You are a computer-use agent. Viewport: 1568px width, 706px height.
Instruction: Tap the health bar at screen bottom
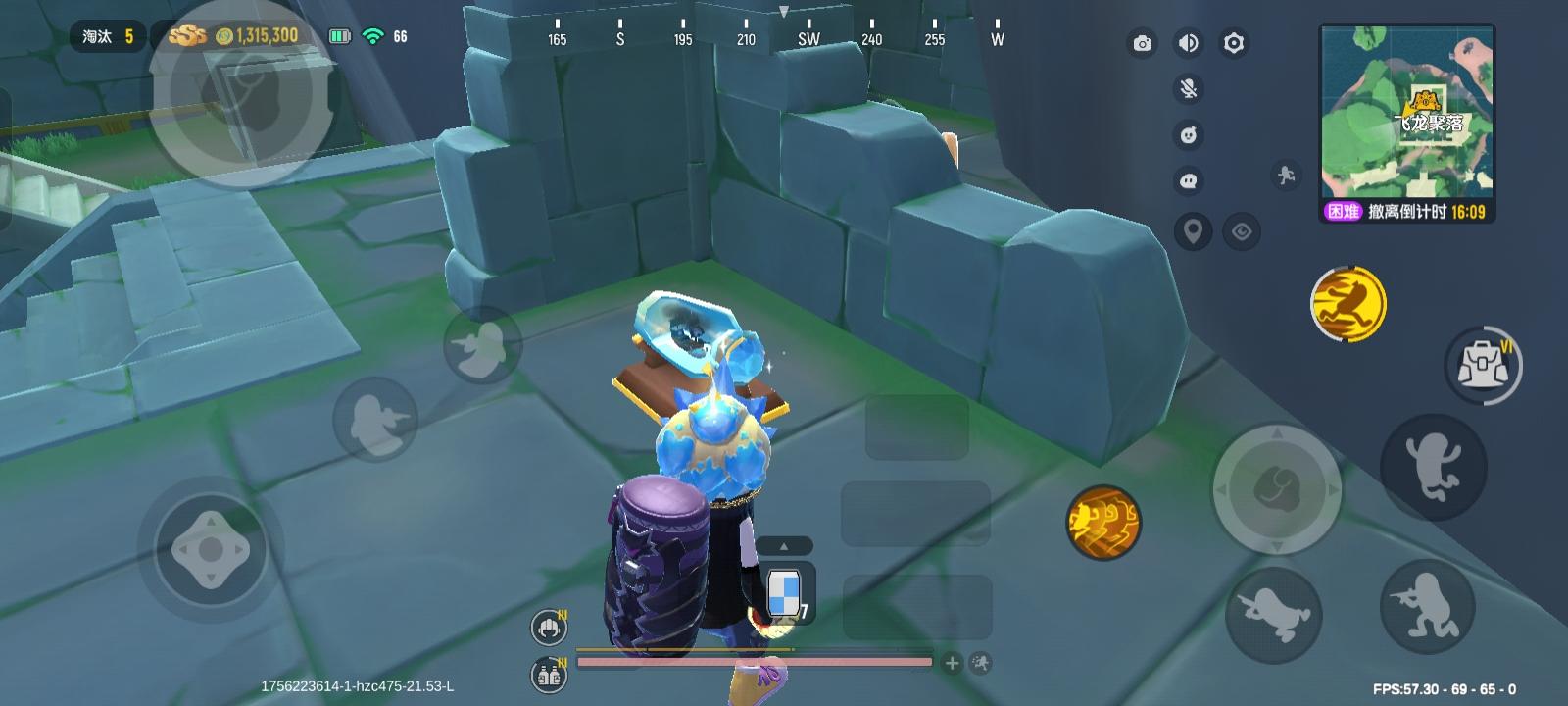click(755, 662)
